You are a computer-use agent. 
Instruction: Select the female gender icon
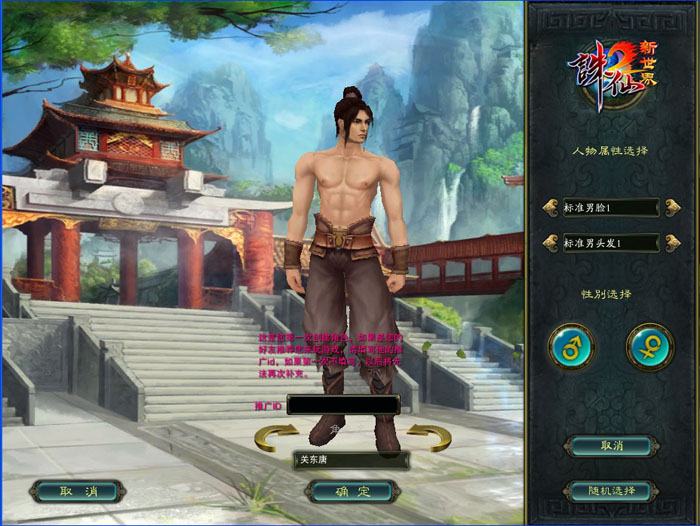click(649, 347)
